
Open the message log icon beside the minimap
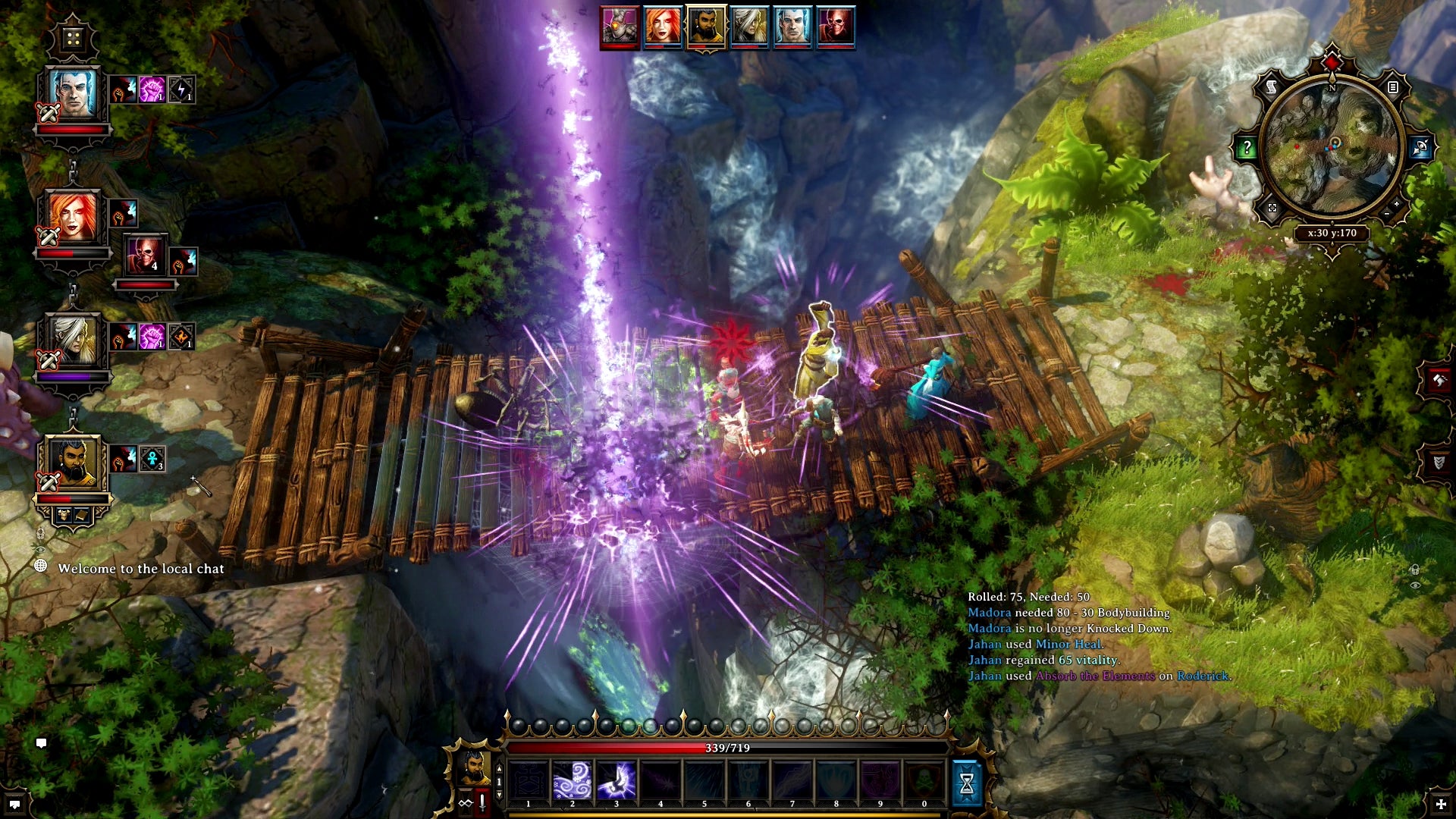coord(1393,86)
